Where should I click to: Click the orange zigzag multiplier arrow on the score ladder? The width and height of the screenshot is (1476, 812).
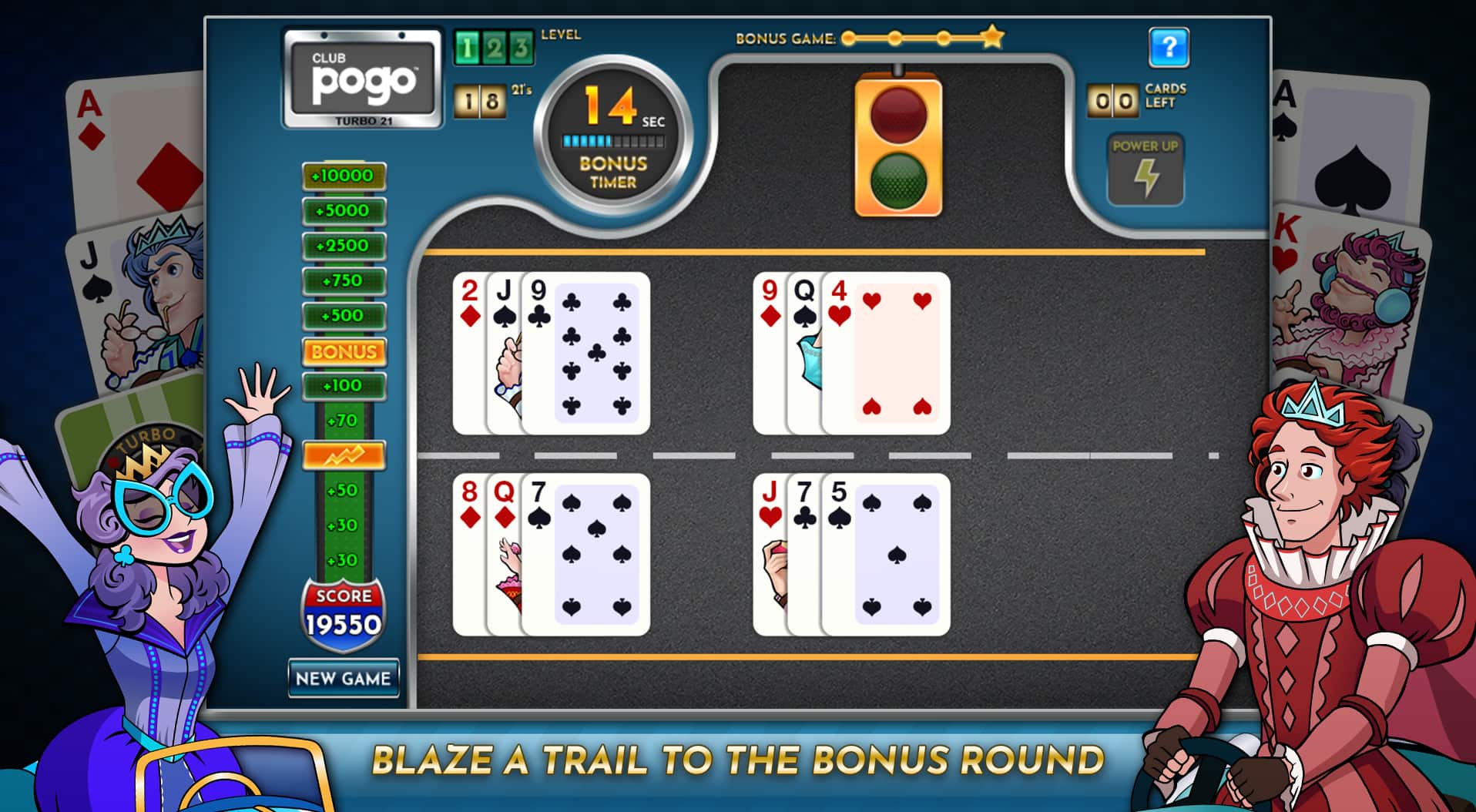coord(344,455)
